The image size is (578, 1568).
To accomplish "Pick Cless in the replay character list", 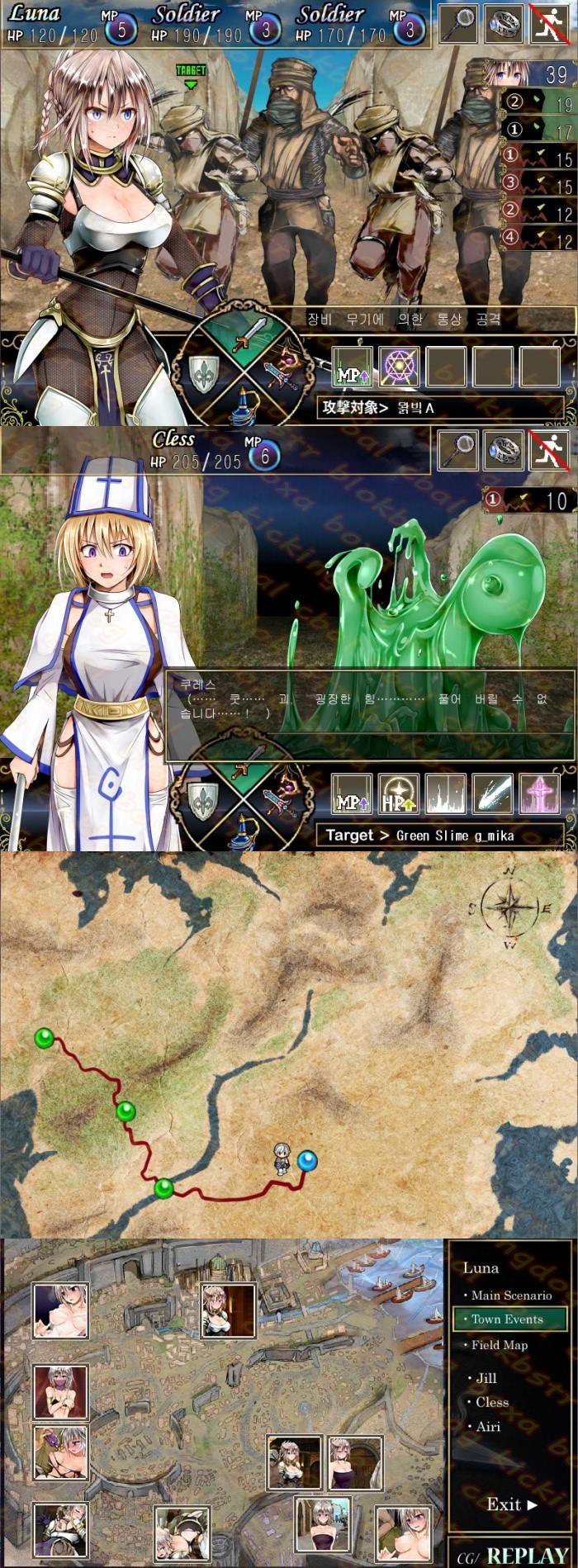I will click(x=491, y=1402).
